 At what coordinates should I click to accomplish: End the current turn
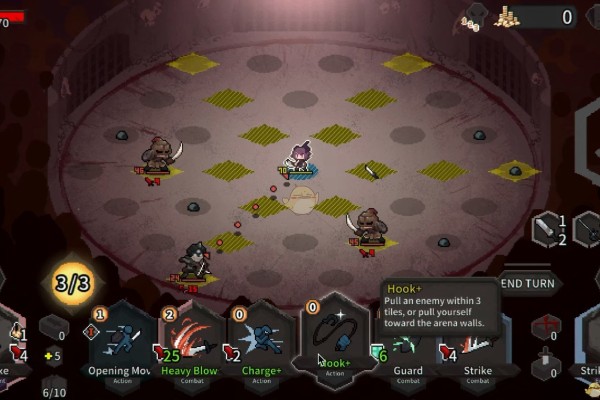[x=529, y=283]
